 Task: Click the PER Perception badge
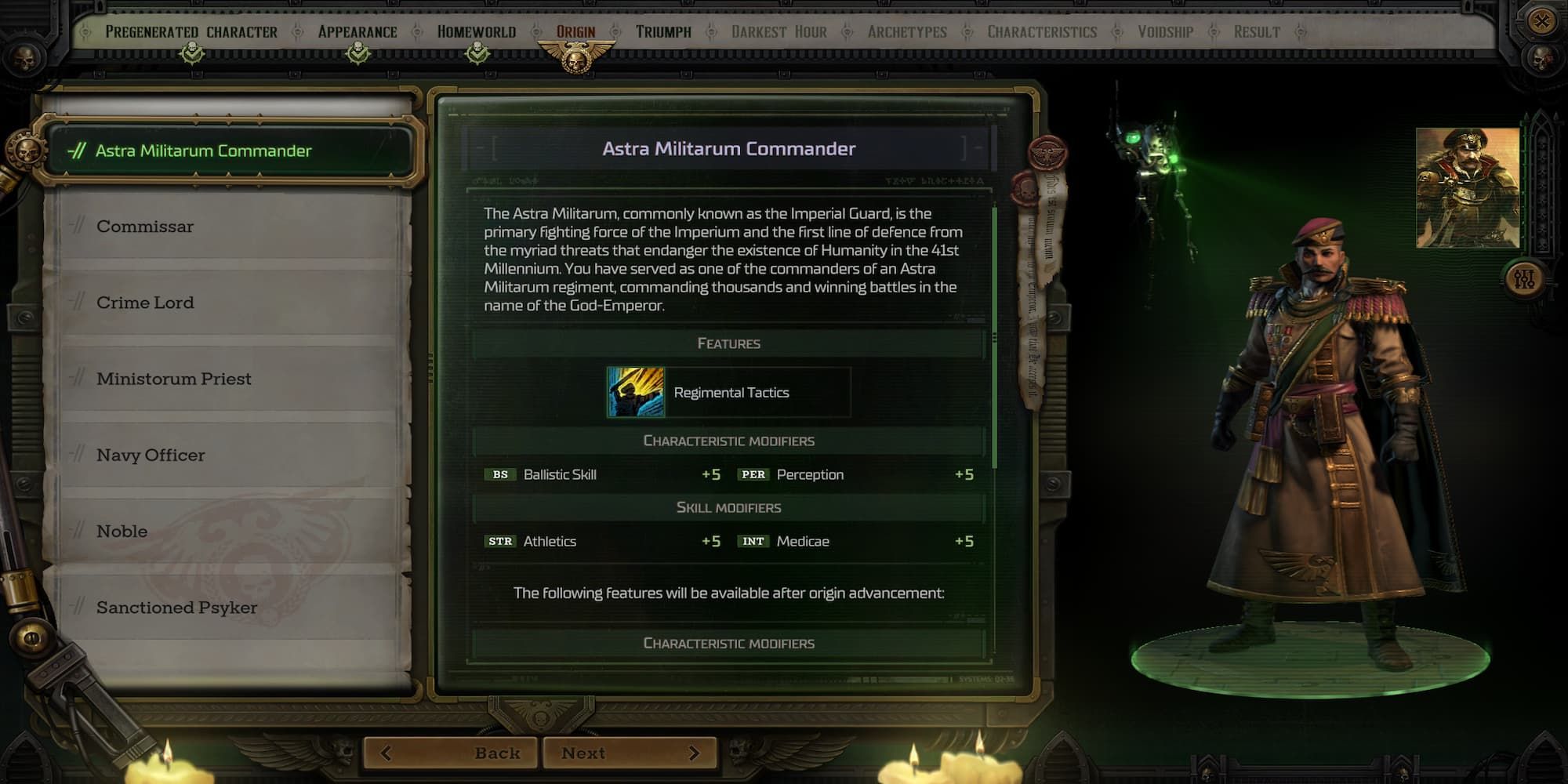click(753, 474)
